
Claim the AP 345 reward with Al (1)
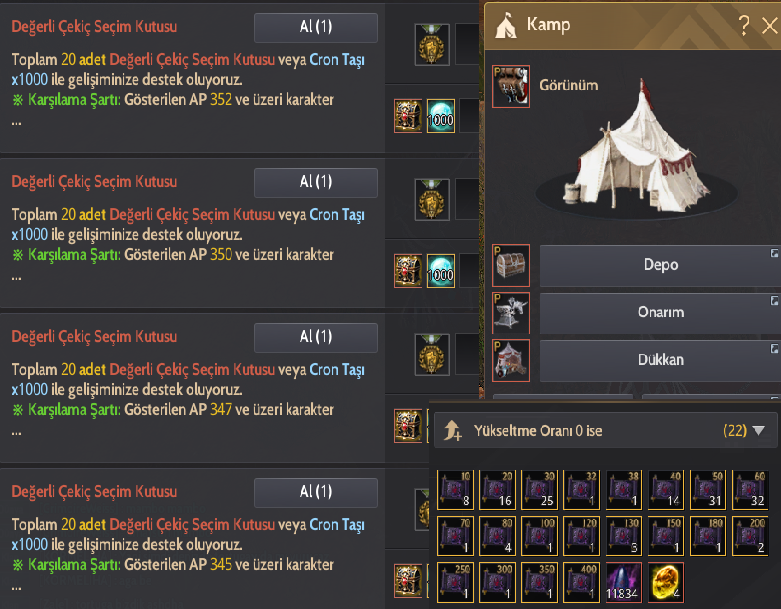[x=315, y=493]
